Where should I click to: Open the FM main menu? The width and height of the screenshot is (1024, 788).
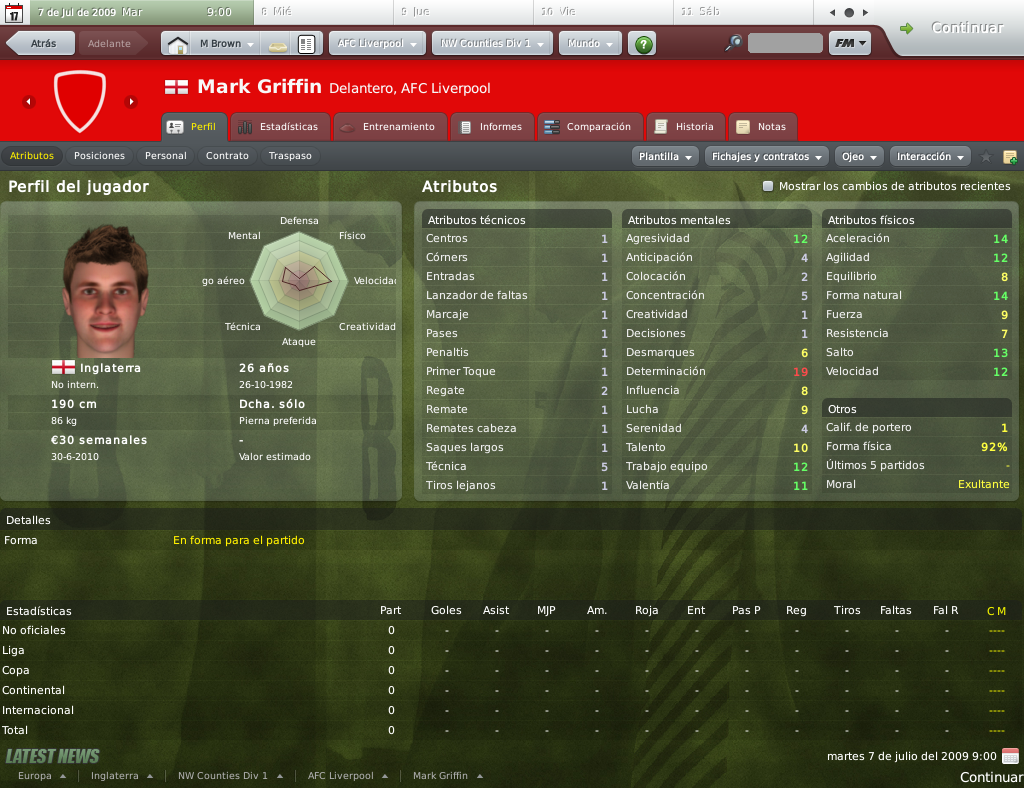[x=849, y=44]
